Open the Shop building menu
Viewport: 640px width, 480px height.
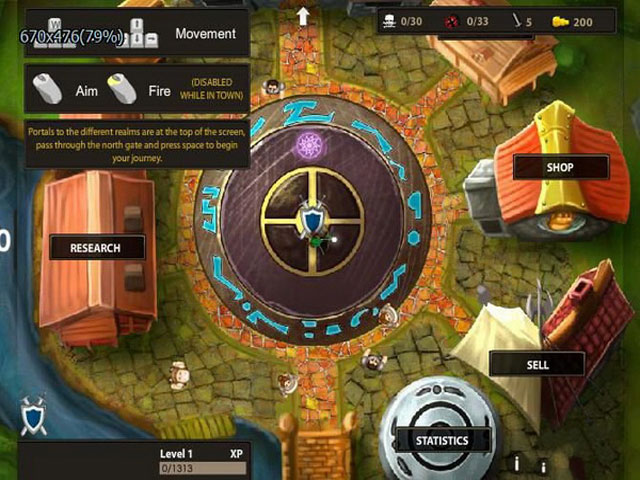[x=560, y=167]
